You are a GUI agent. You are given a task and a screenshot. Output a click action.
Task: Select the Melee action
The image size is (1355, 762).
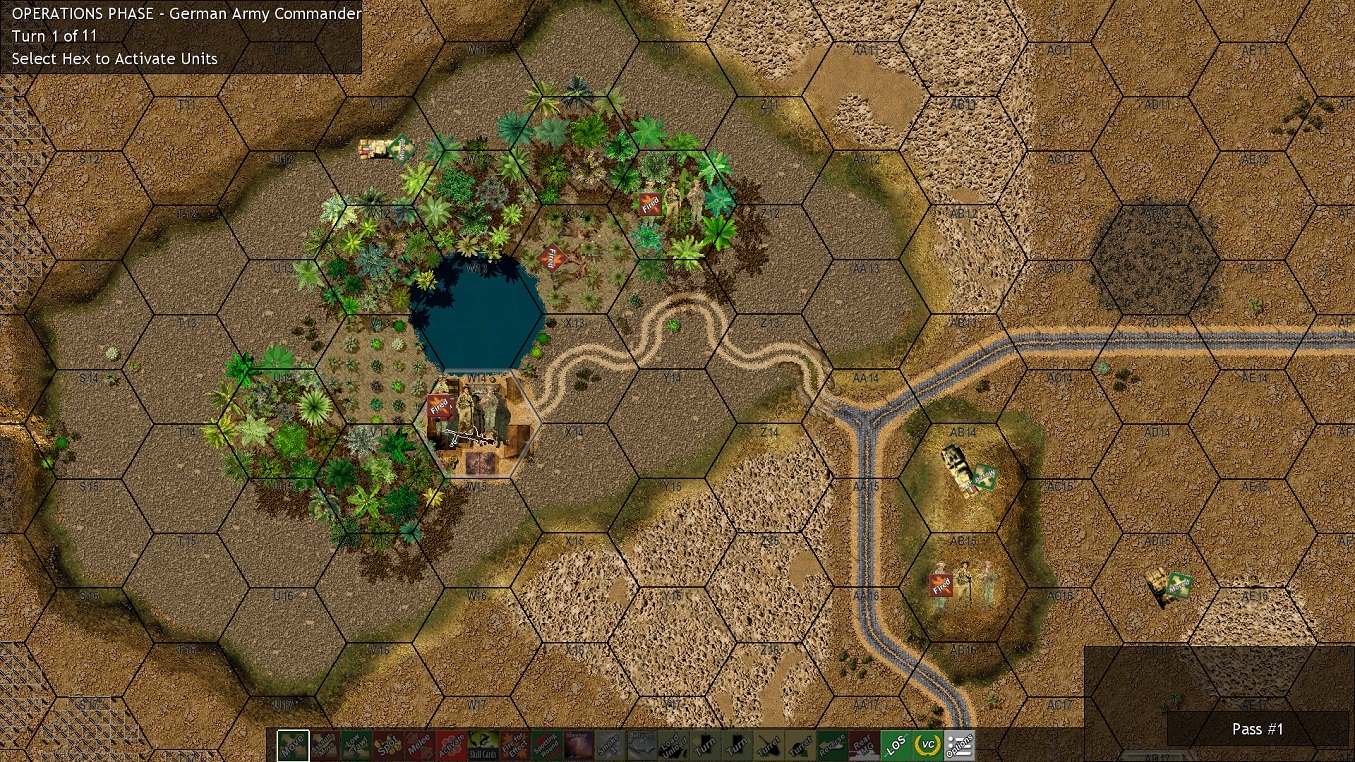418,745
